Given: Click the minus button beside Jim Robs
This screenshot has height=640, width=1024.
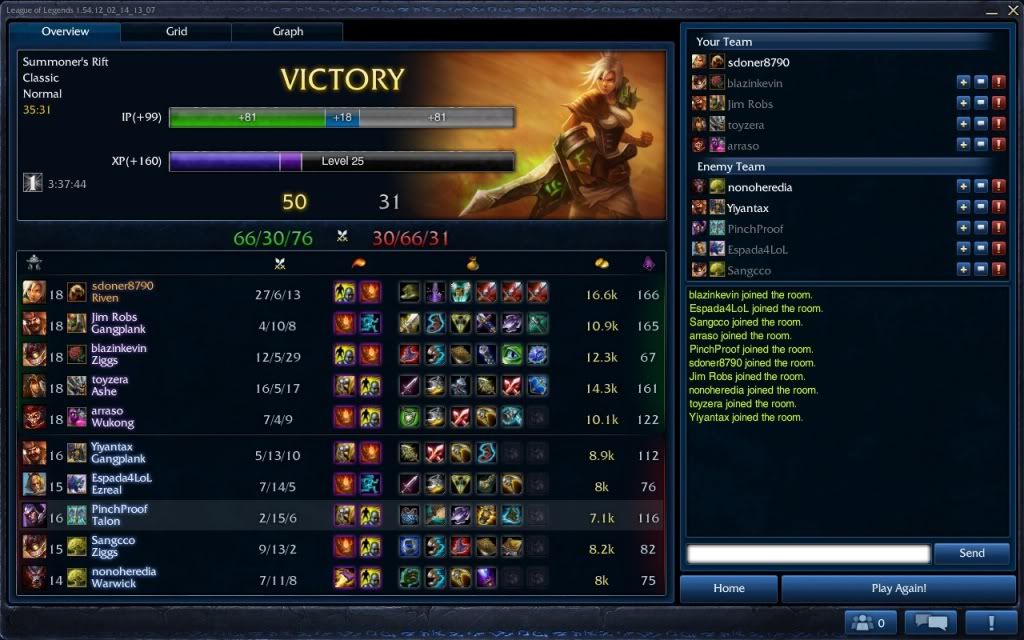Looking at the screenshot, I should (x=981, y=104).
